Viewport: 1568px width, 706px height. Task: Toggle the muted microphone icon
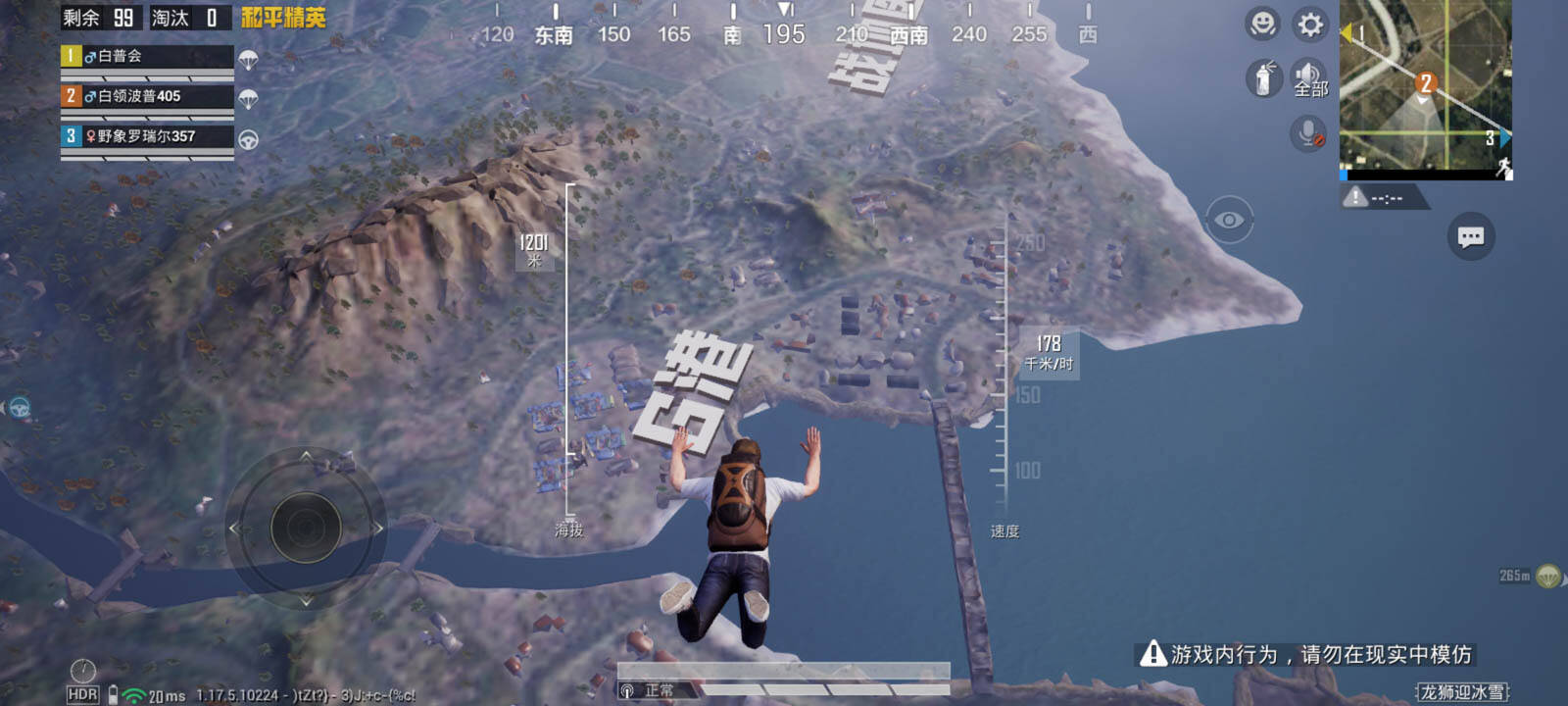tap(1308, 133)
